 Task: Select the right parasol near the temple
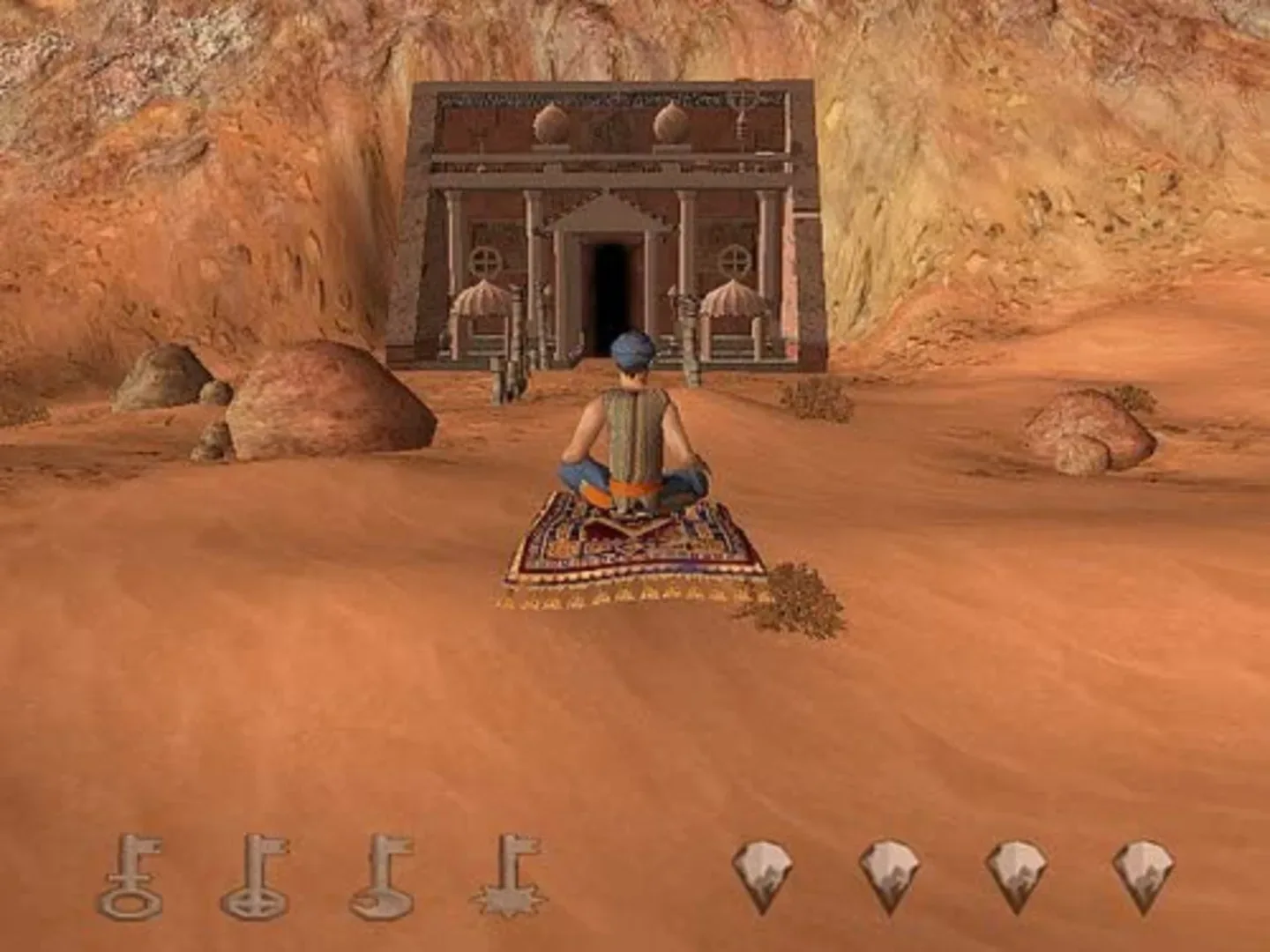(x=732, y=300)
